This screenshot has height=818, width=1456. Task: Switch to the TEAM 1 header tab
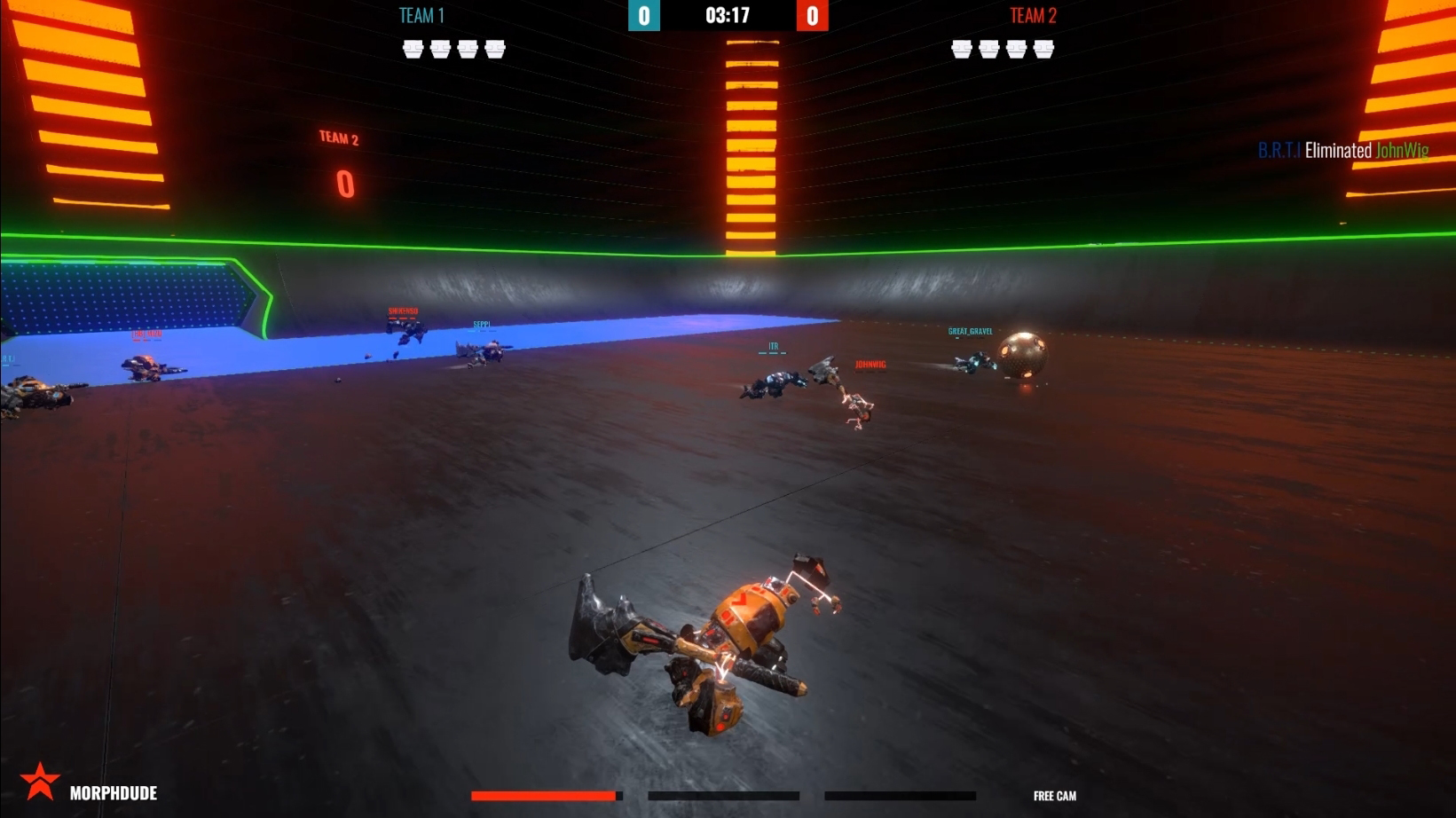click(x=421, y=15)
